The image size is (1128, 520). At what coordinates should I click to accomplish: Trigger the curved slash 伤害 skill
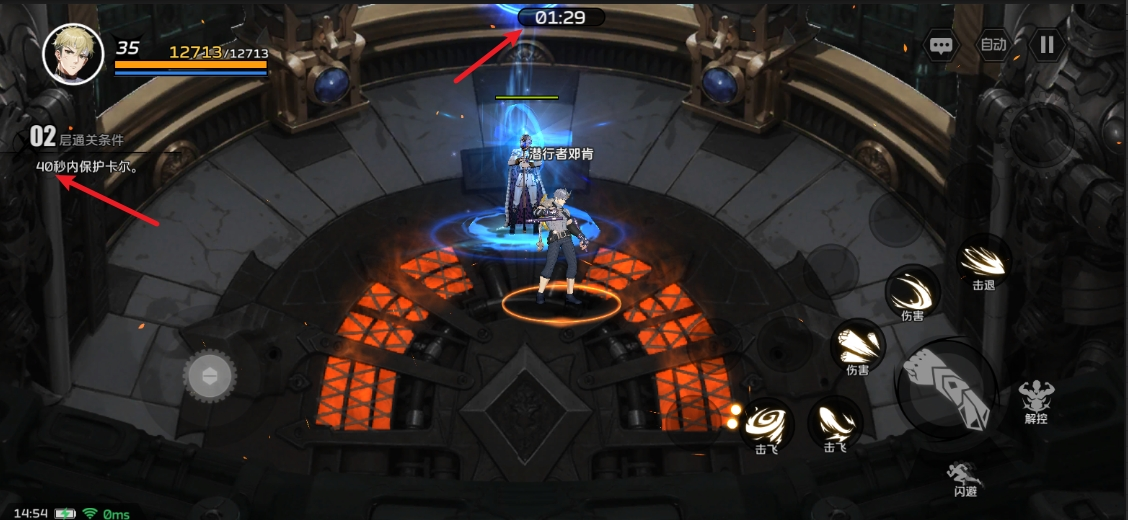[912, 293]
